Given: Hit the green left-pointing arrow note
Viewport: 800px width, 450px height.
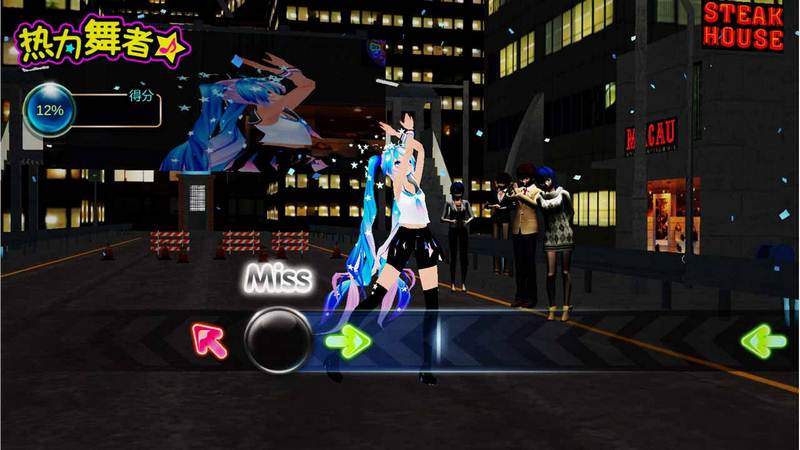Looking at the screenshot, I should pyautogui.click(x=763, y=341).
